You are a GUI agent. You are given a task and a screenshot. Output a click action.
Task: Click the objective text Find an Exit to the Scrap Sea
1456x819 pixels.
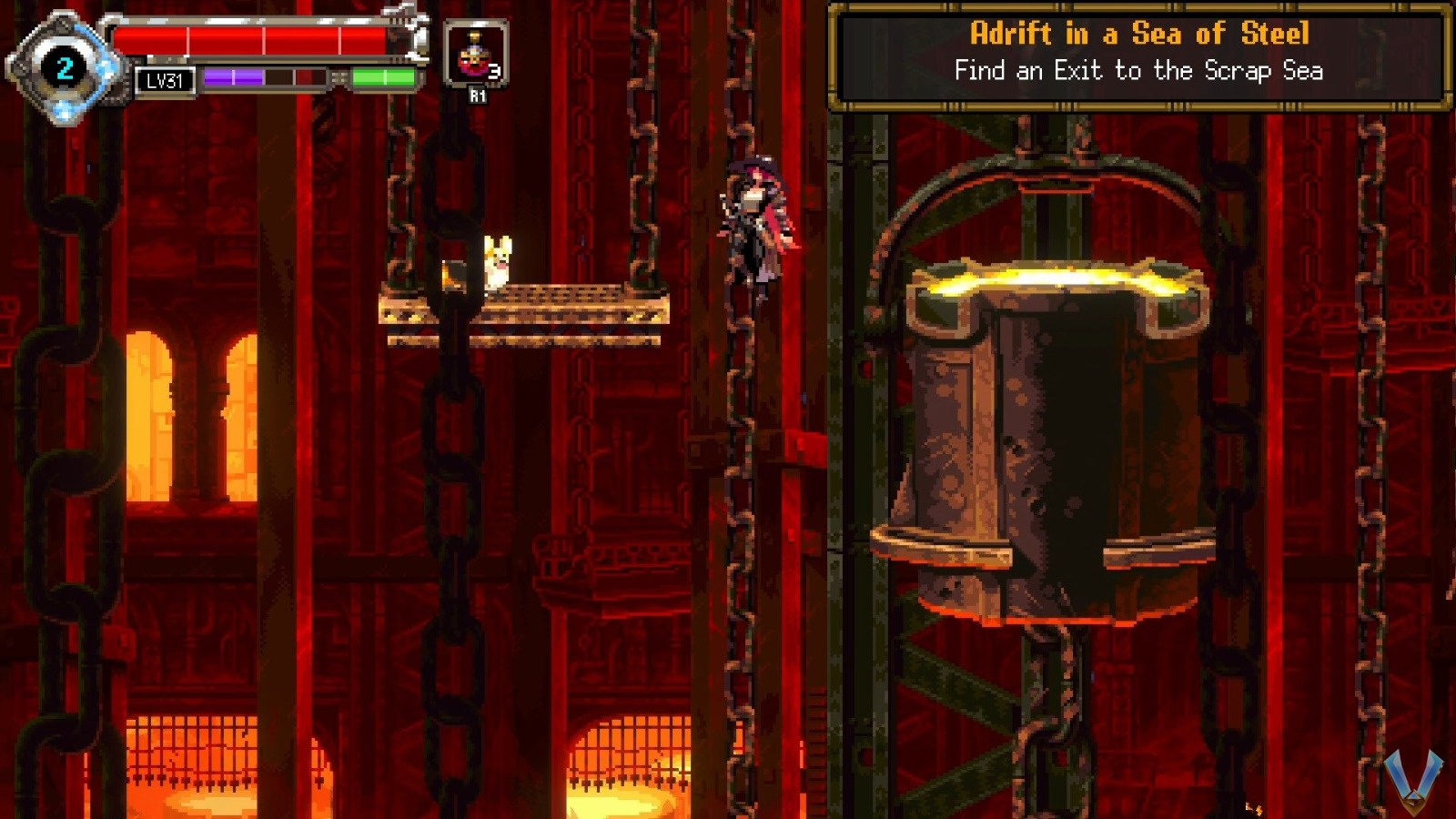pyautogui.click(x=1140, y=69)
